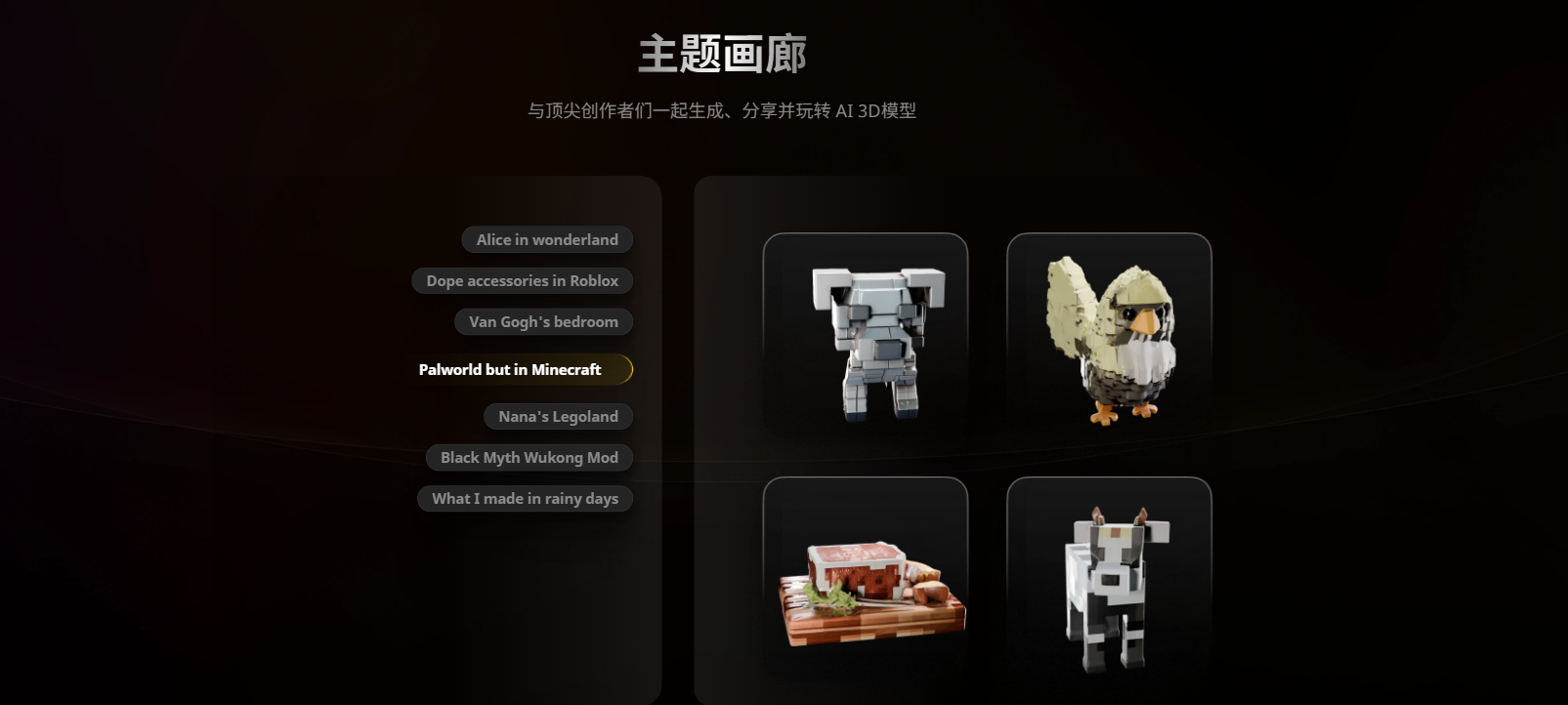View the "Nana's Legoland" collection
Screen dimensions: 1568x705
point(558,416)
